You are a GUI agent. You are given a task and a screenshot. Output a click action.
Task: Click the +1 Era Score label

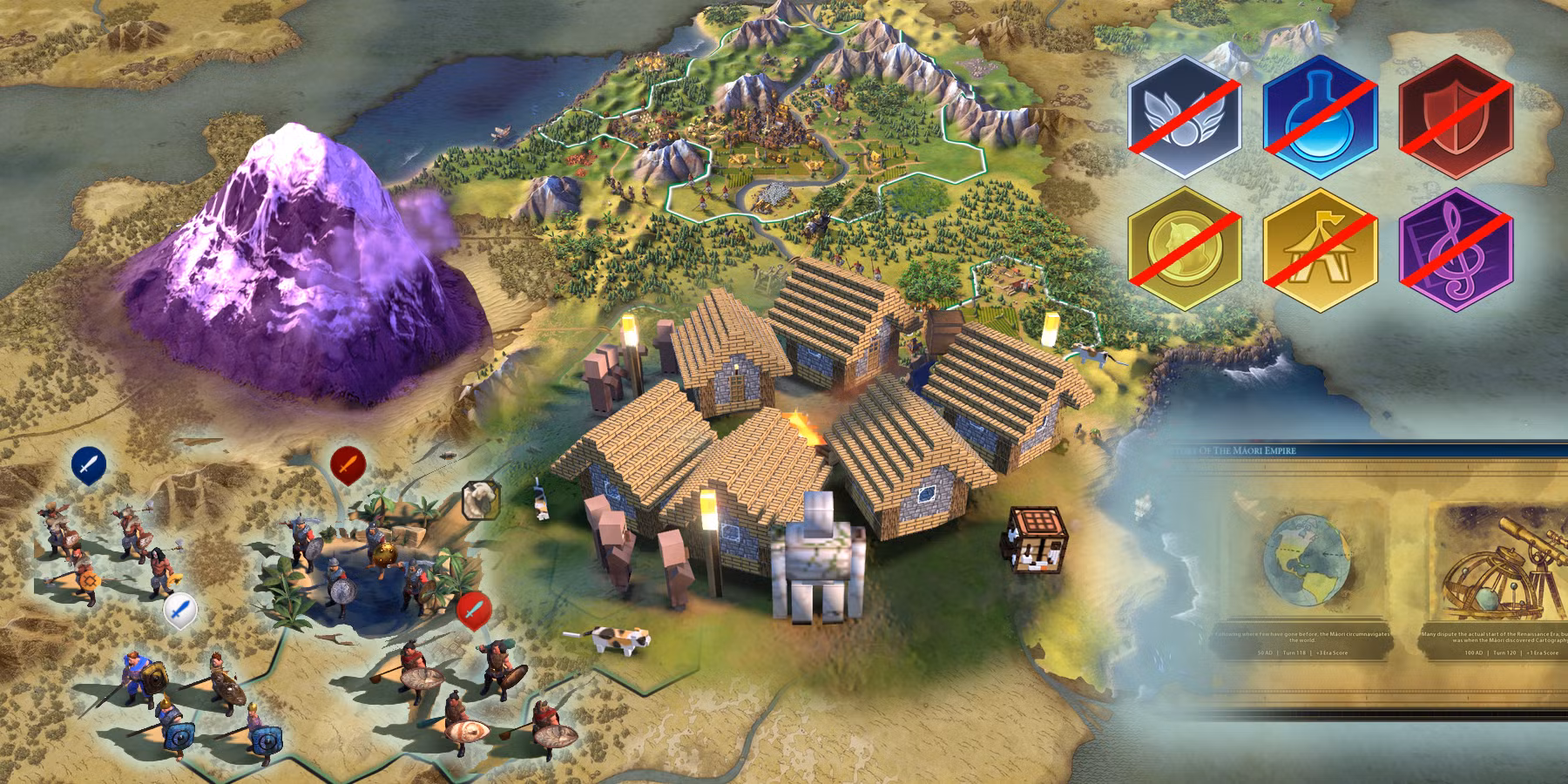(x=1541, y=653)
